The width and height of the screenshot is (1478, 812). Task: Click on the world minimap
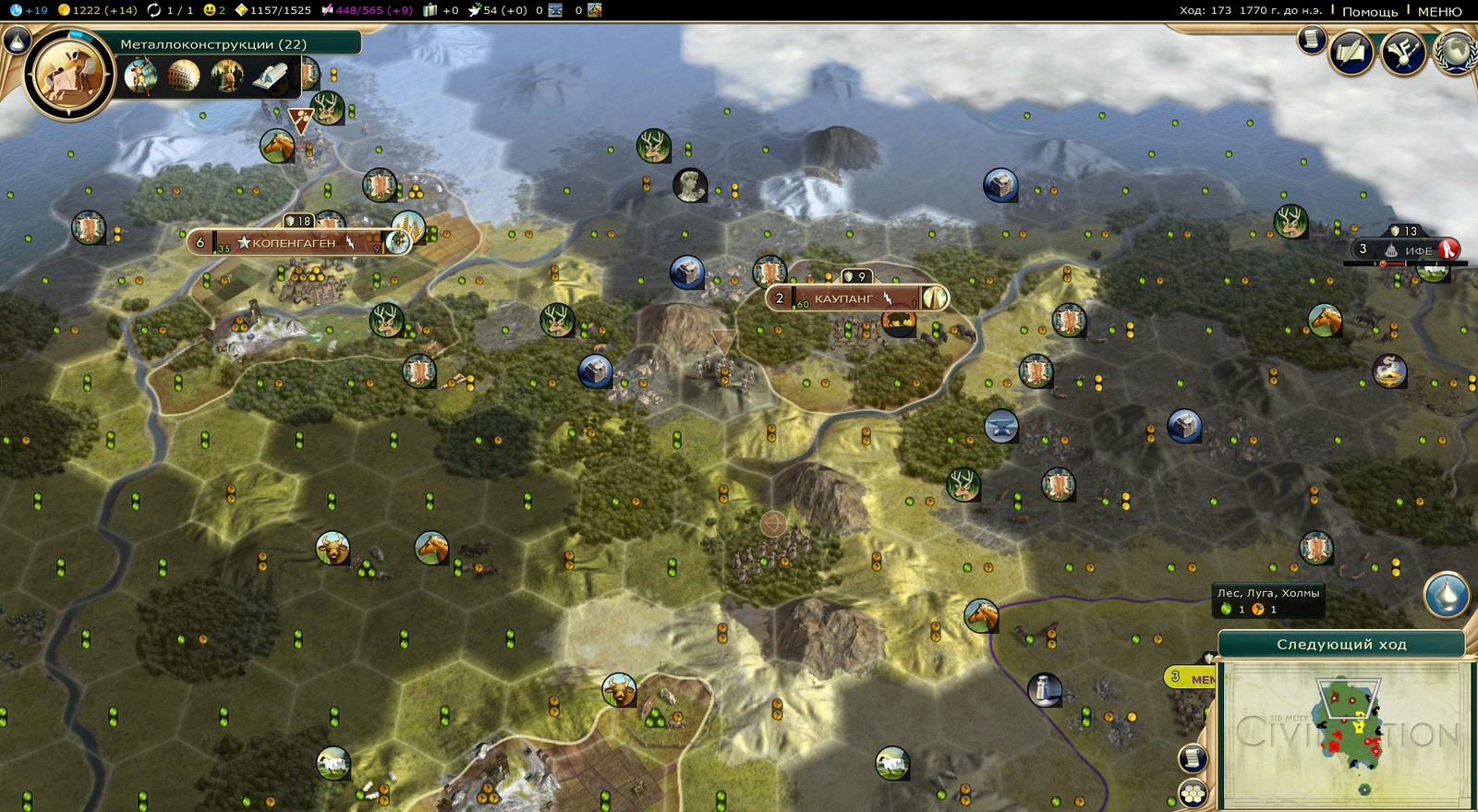pyautogui.click(x=1345, y=734)
